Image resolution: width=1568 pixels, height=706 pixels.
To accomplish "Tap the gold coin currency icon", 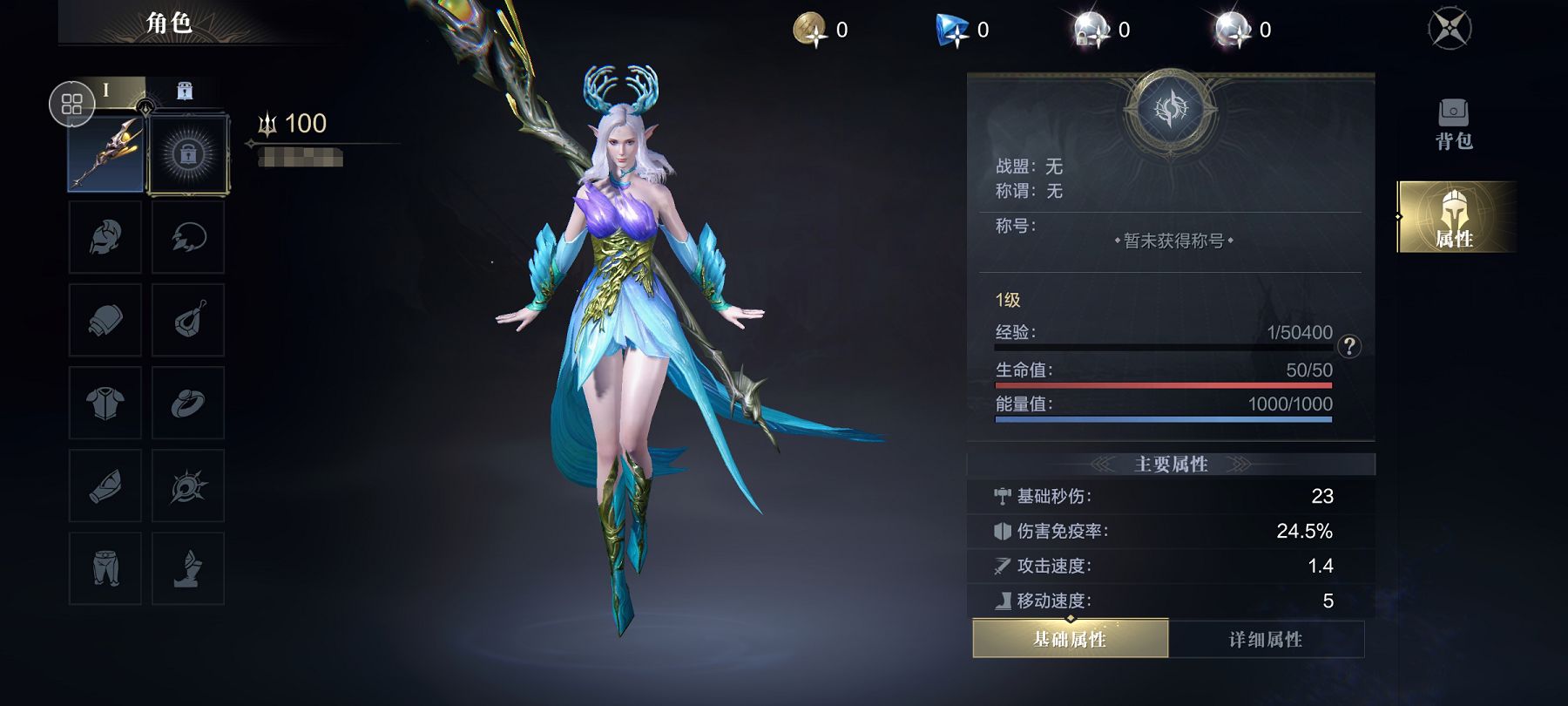I will pyautogui.click(x=810, y=30).
